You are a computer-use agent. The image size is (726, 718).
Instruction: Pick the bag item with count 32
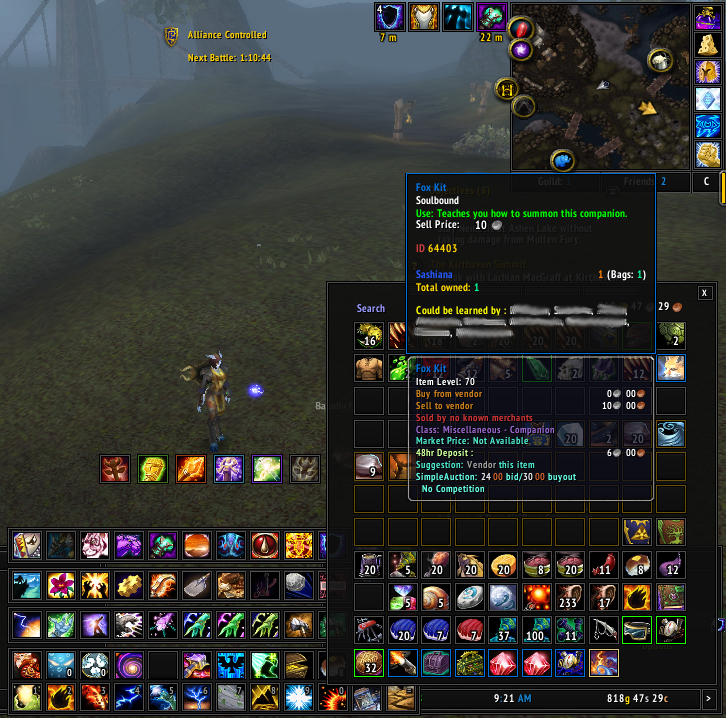click(368, 661)
